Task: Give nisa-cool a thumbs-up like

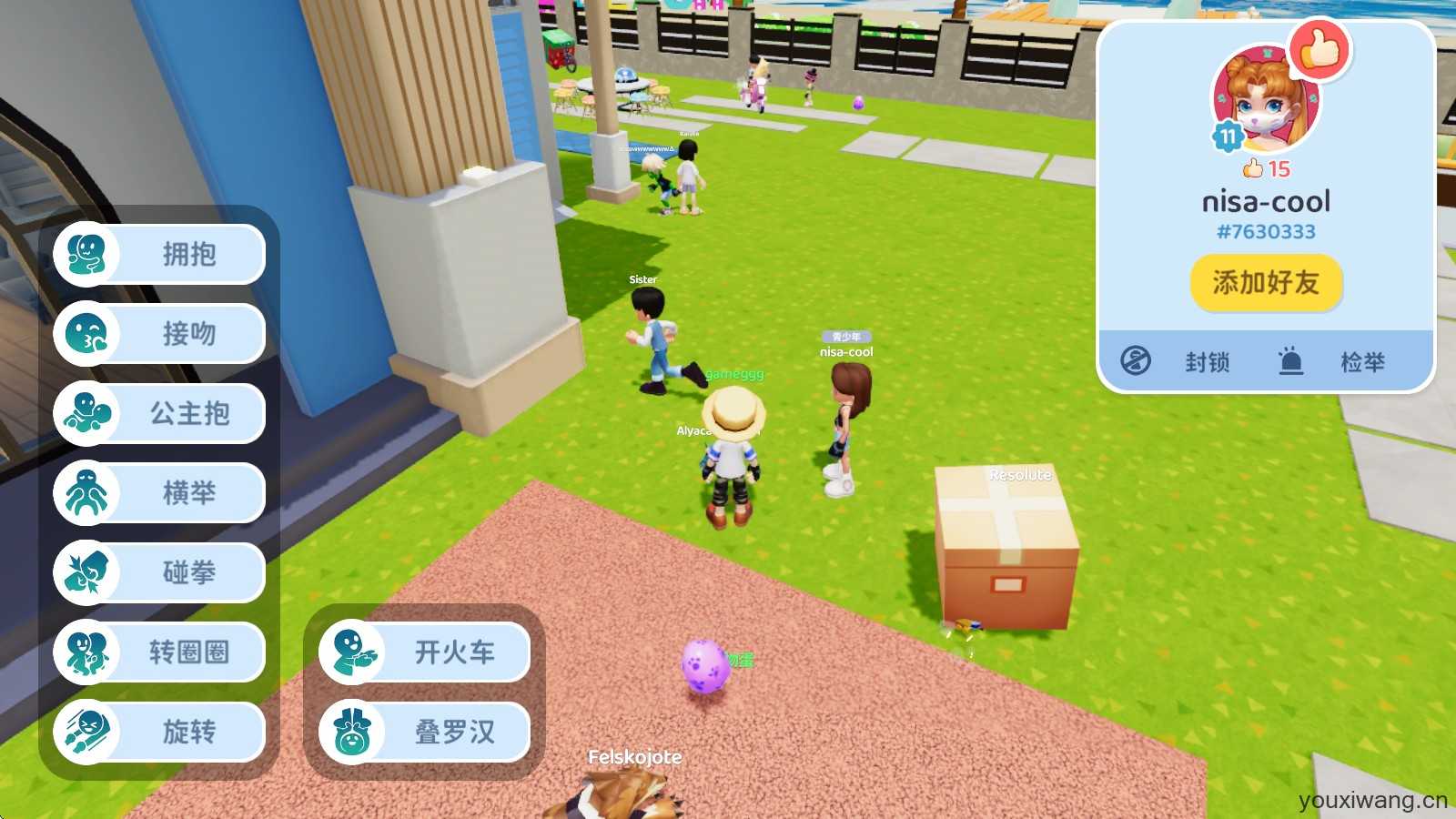Action: coord(1320,50)
